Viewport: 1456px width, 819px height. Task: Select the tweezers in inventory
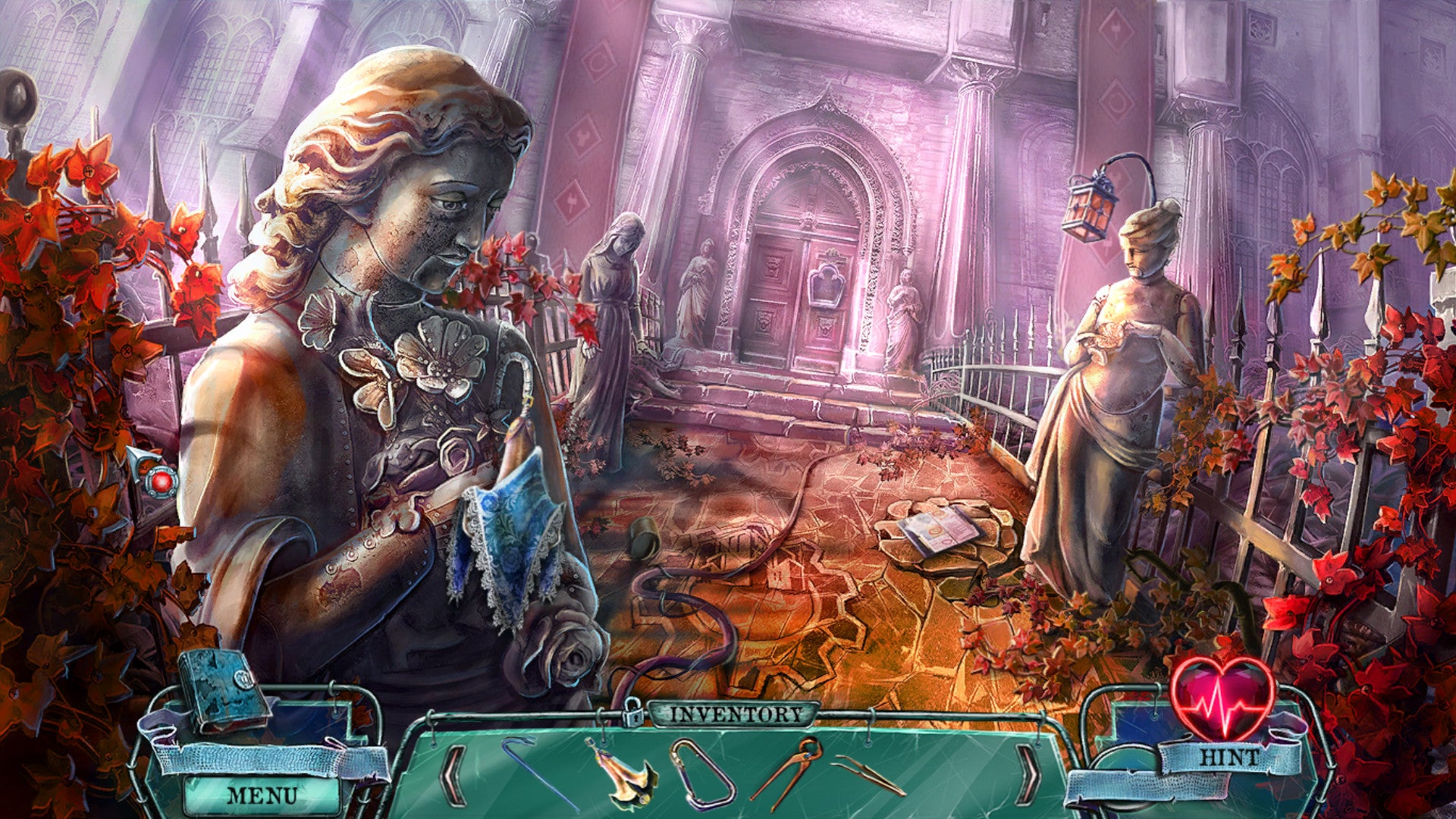point(869,775)
